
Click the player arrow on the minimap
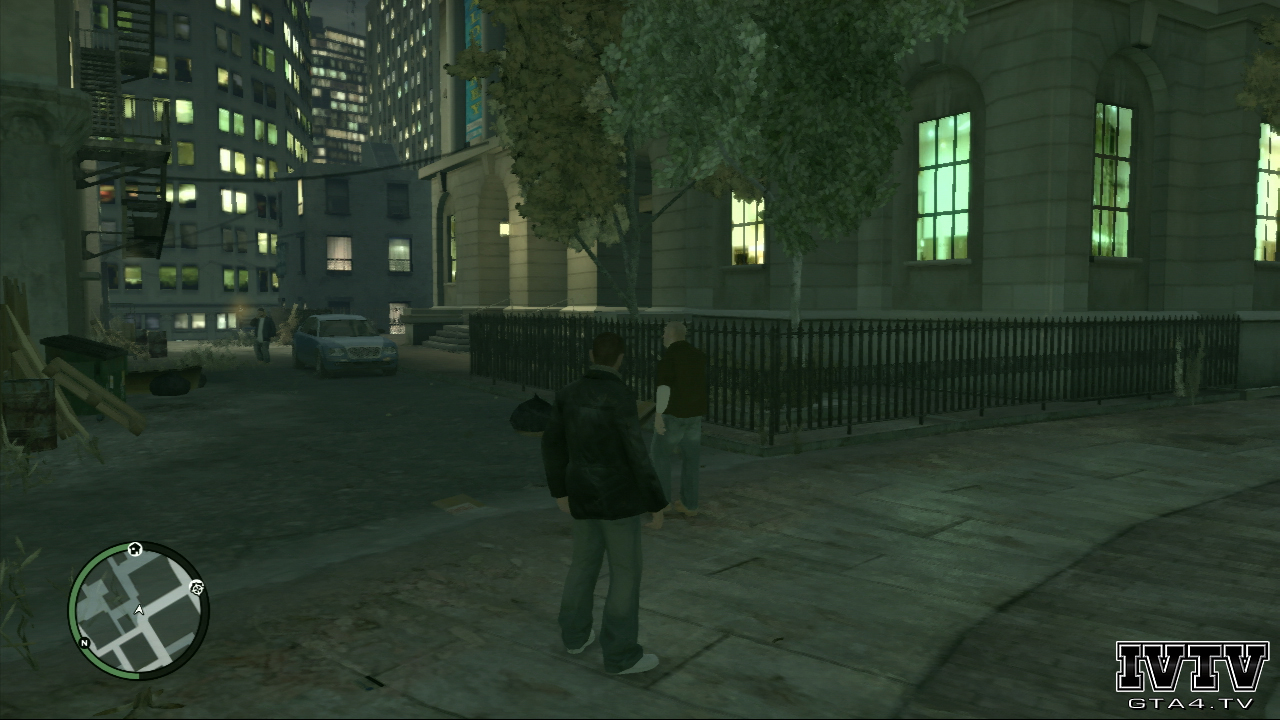click(139, 608)
